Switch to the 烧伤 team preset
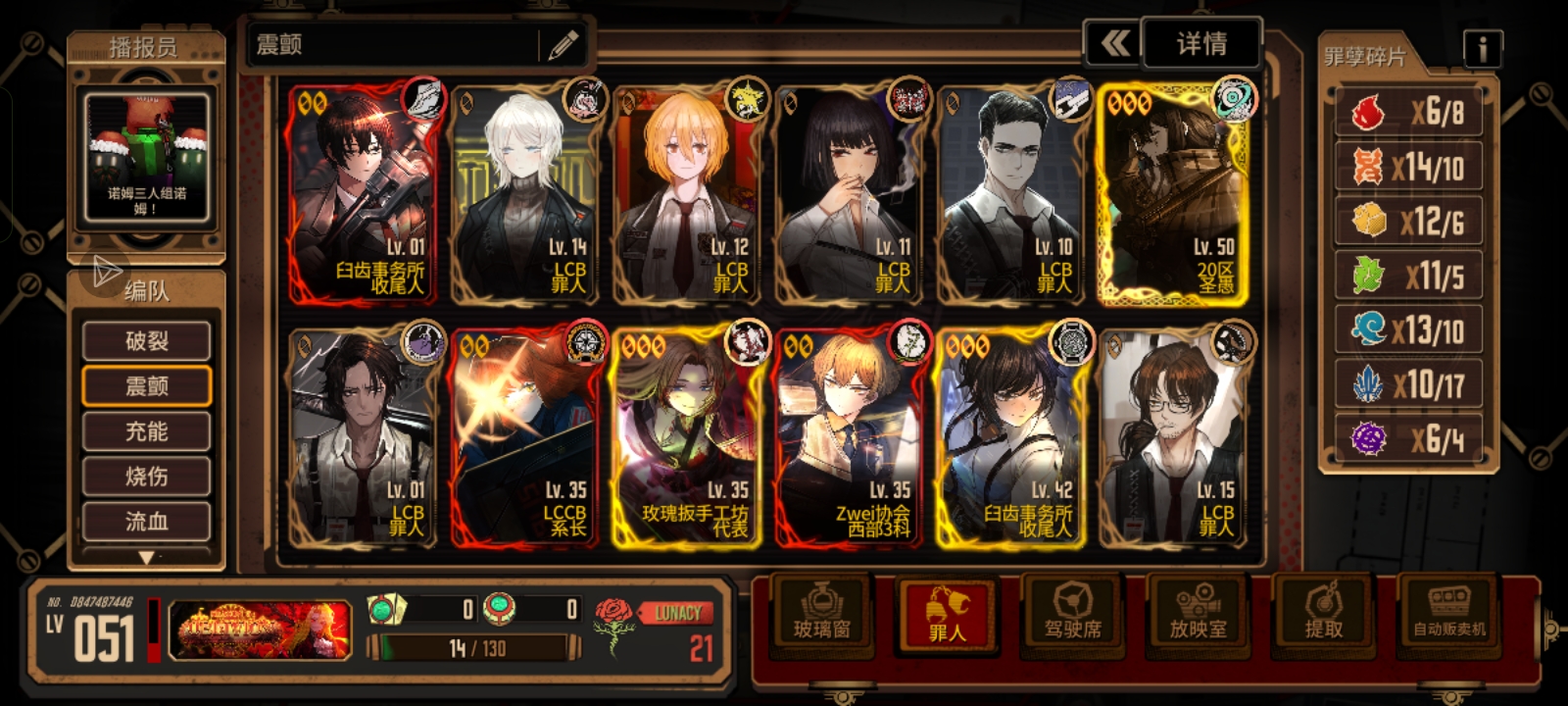 147,477
